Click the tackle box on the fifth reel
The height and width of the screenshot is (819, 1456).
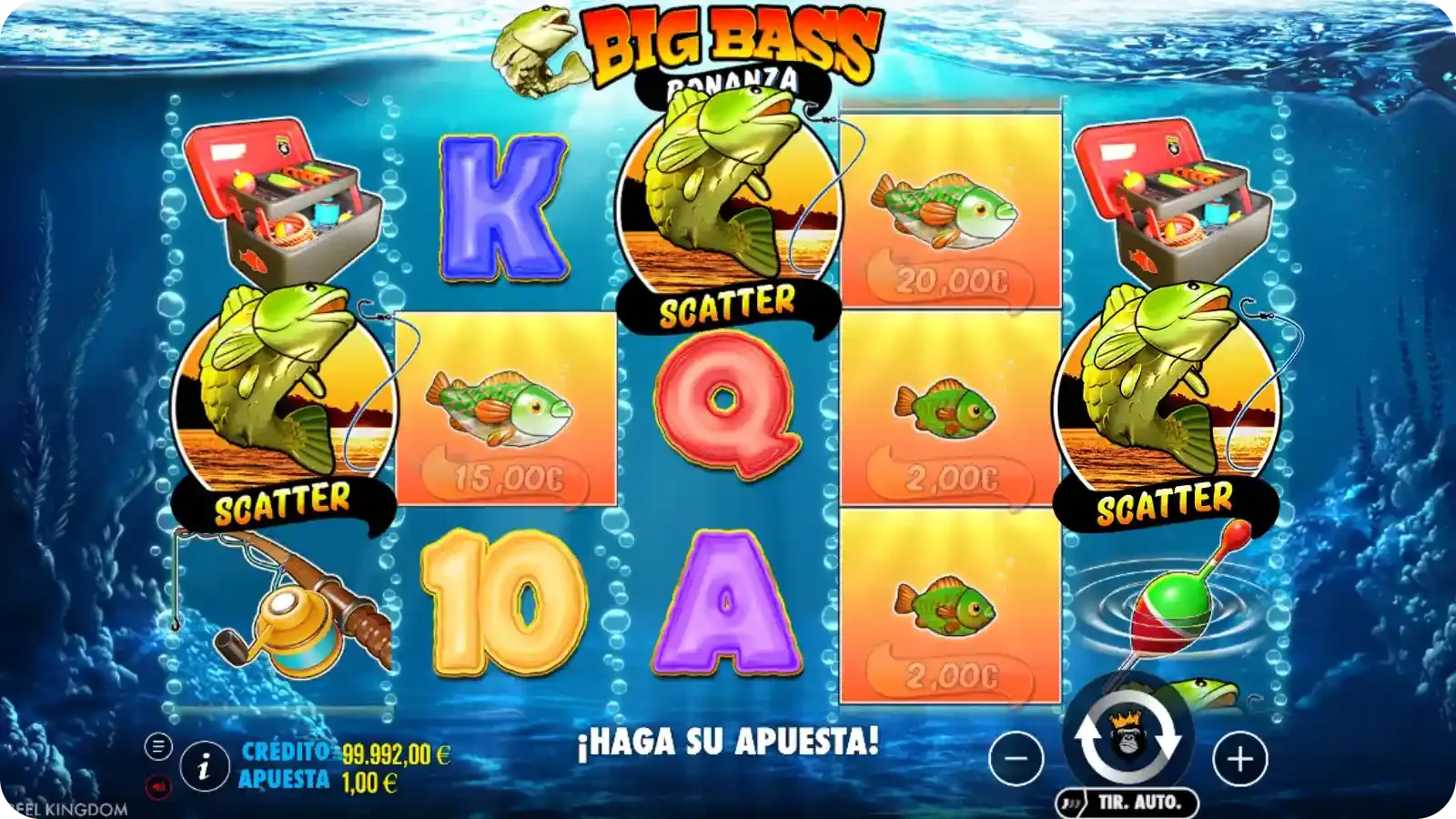1169,200
